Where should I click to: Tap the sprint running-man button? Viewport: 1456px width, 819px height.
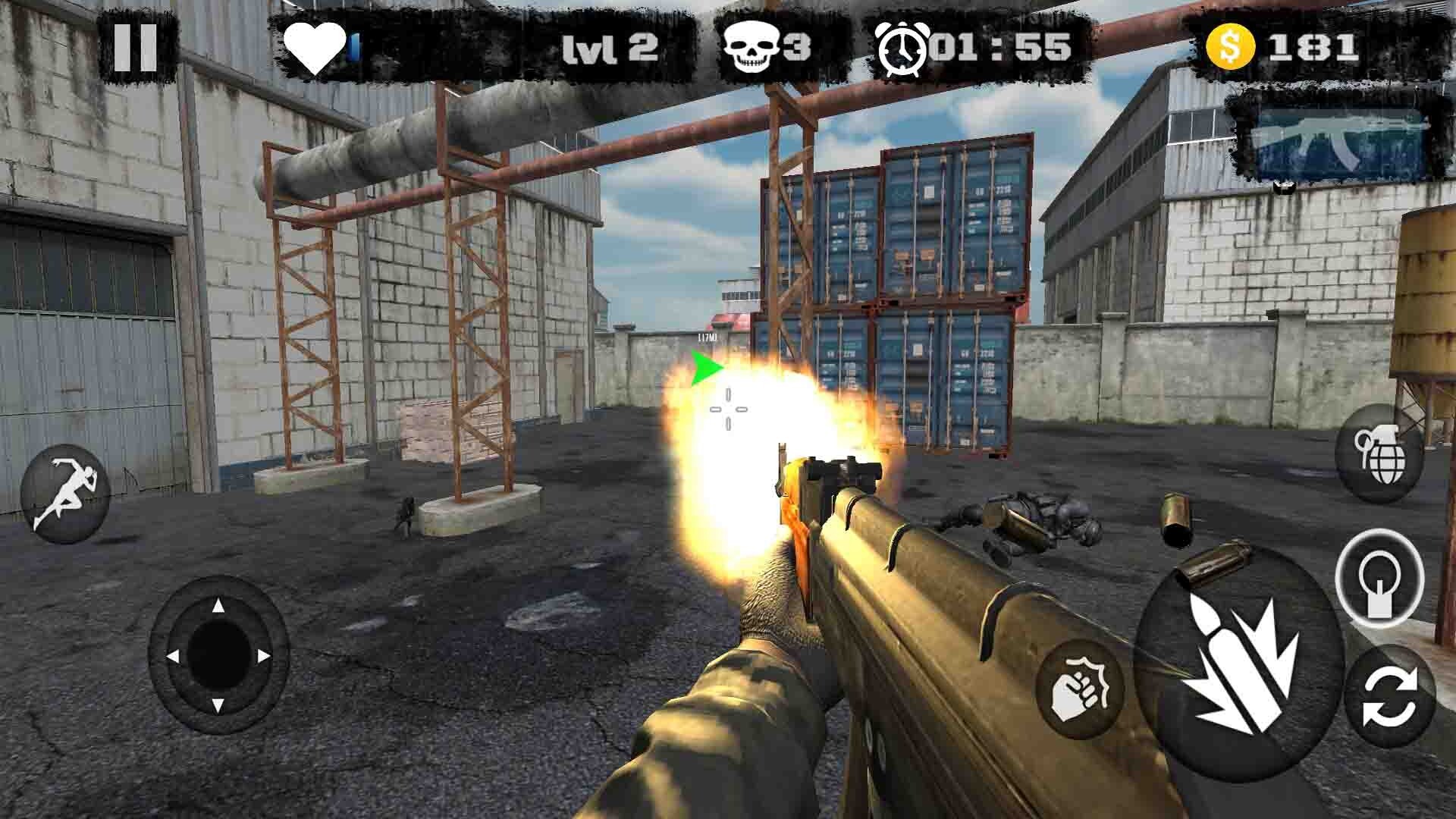tap(66, 494)
